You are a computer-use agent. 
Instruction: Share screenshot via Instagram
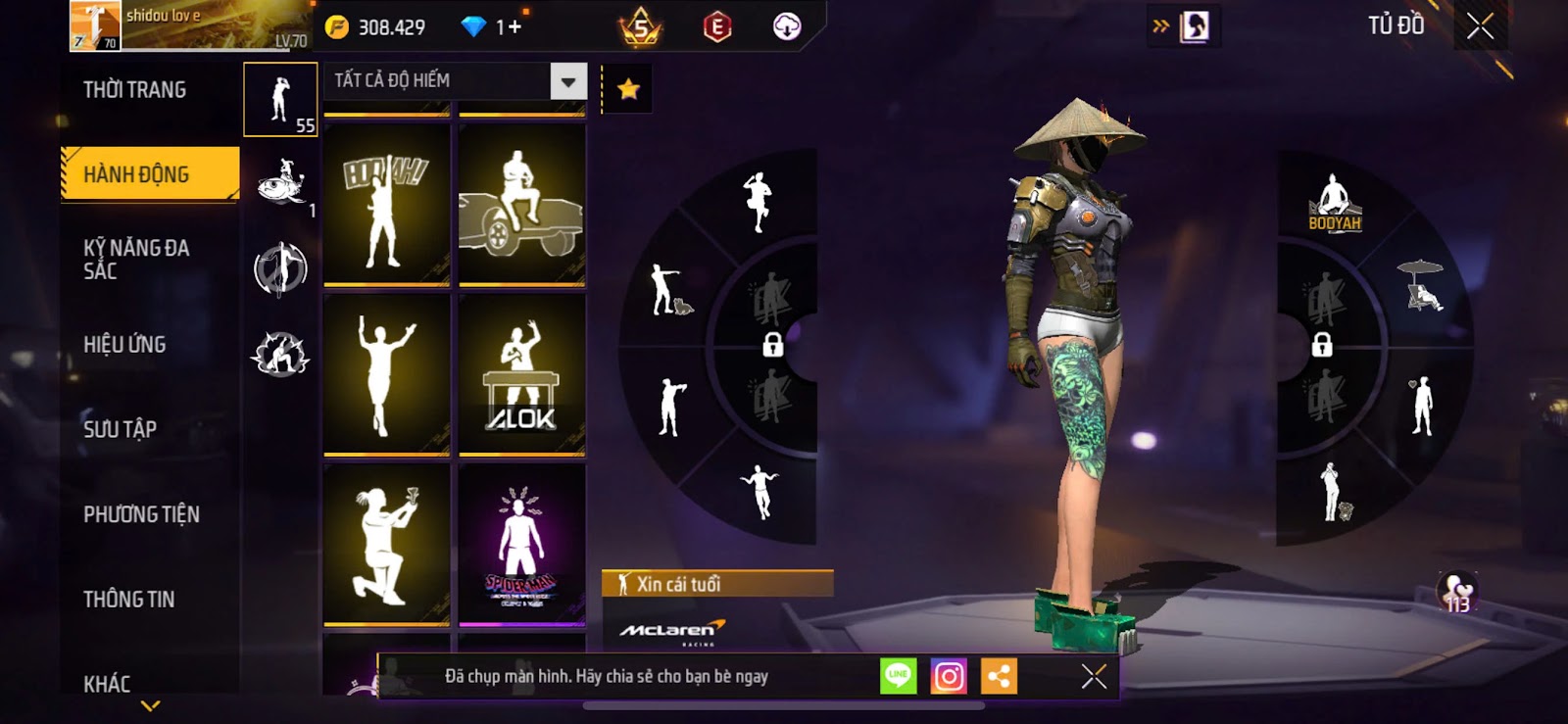click(x=949, y=676)
